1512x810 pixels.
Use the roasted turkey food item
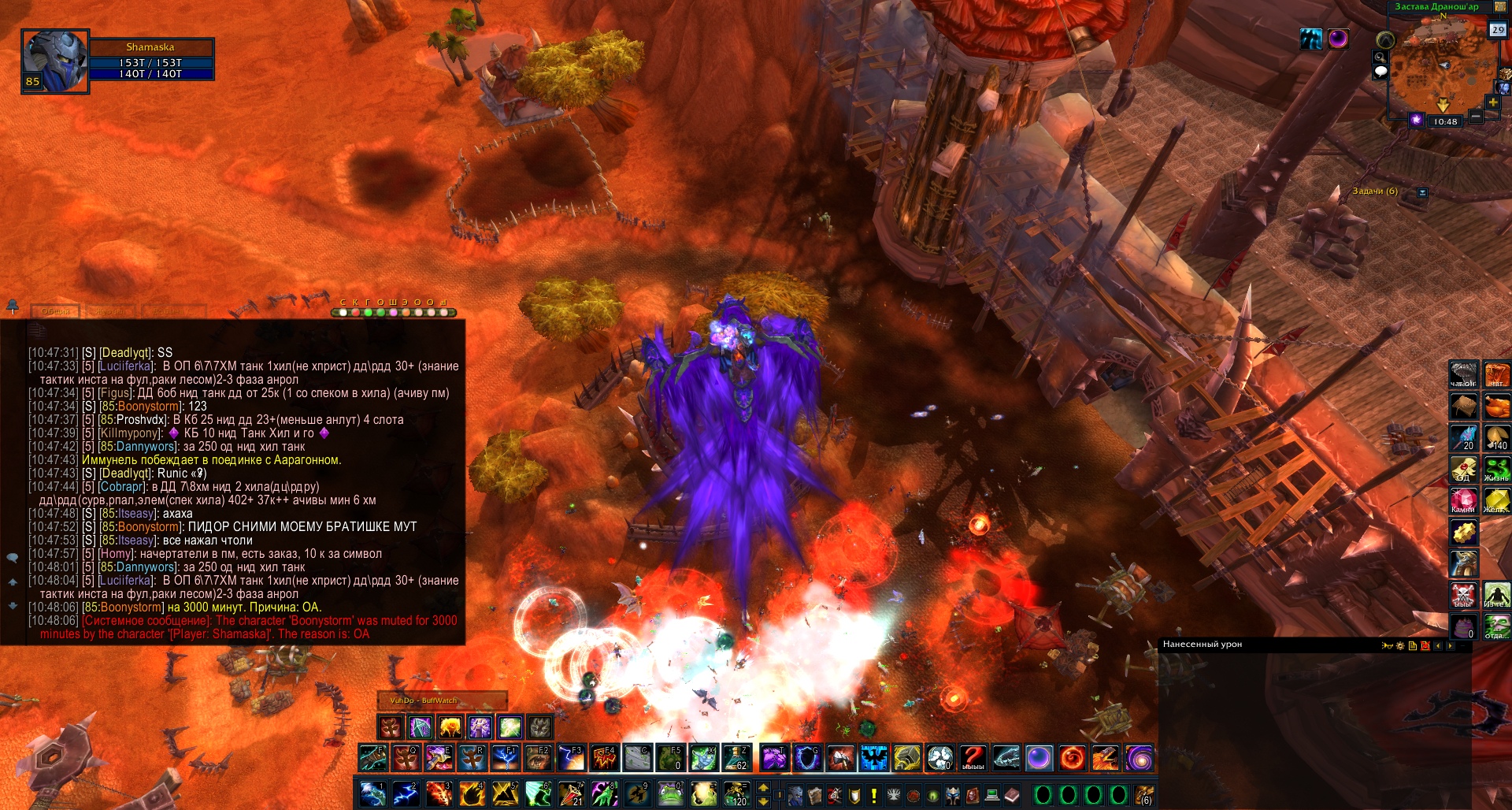click(x=1496, y=407)
